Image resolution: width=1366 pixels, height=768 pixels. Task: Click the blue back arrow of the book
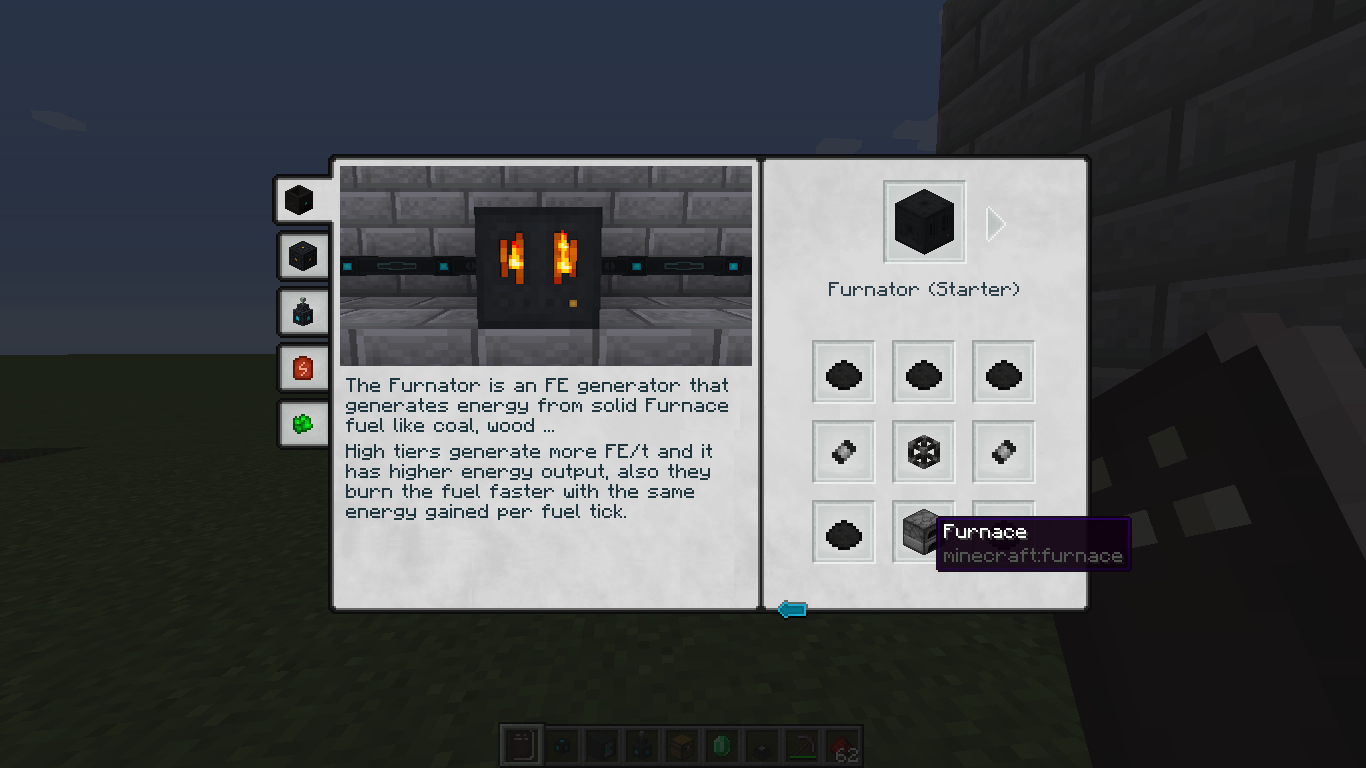792,609
